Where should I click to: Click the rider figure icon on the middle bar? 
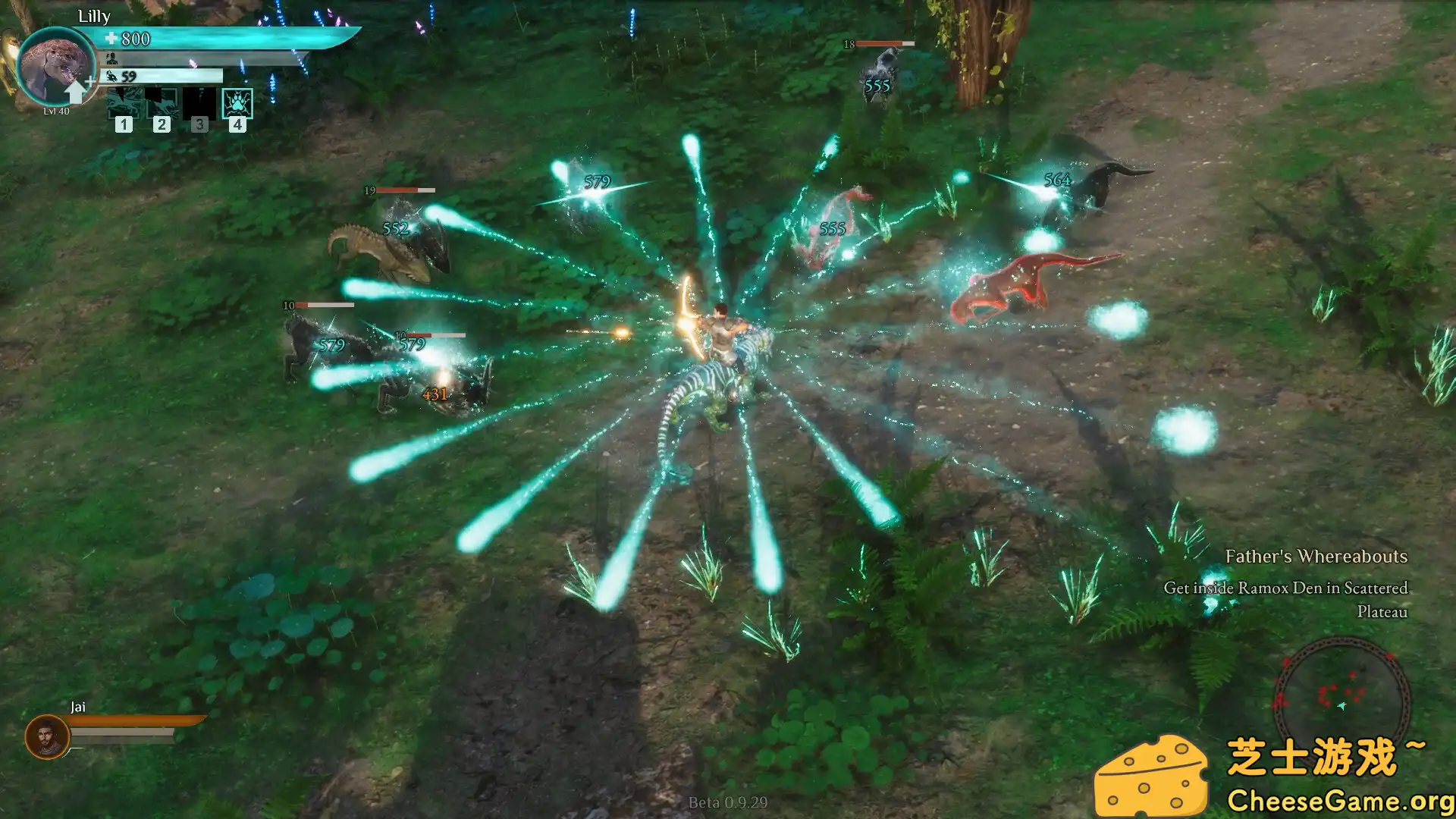pos(111,58)
